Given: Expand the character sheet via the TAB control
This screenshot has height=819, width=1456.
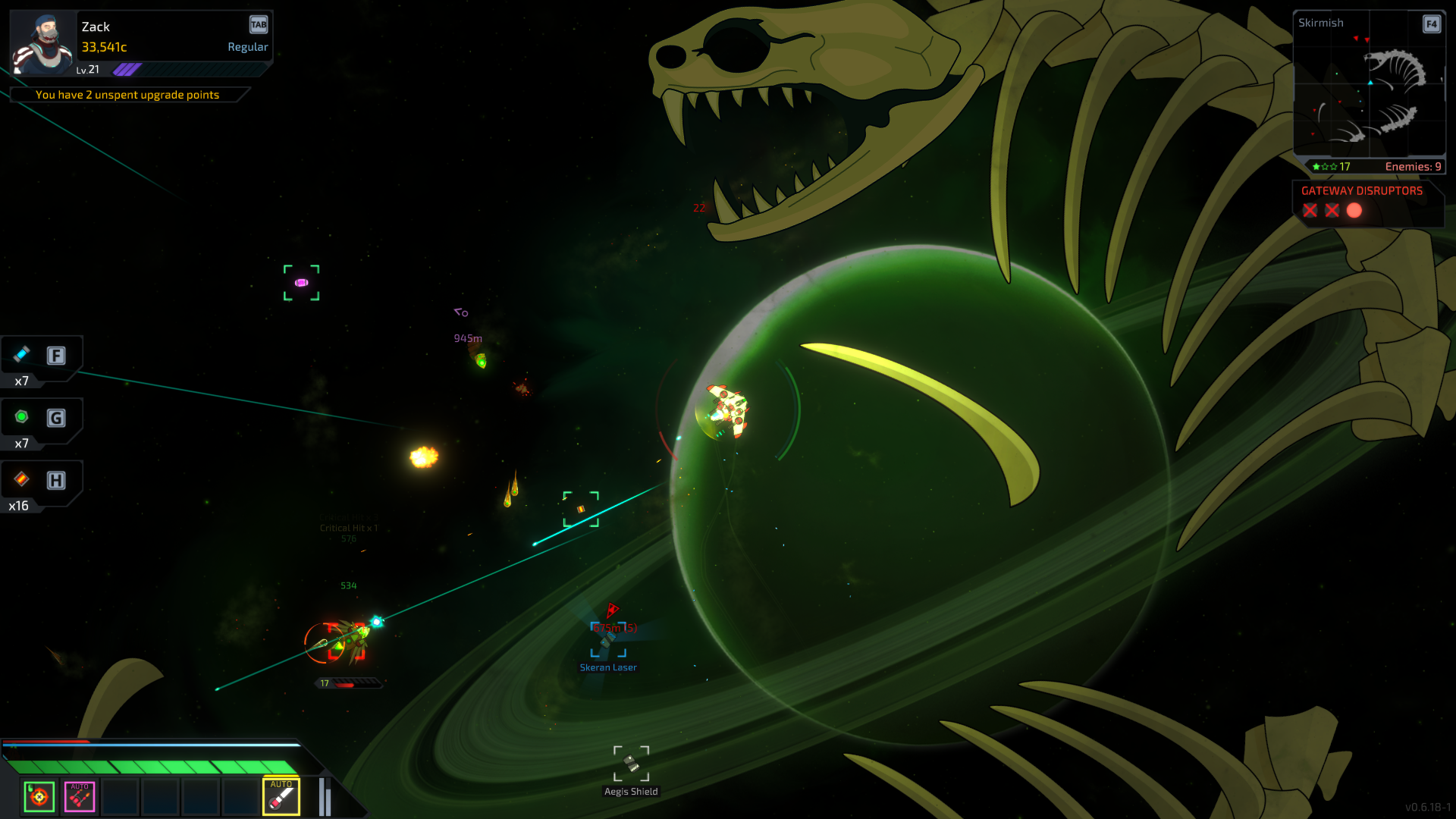Looking at the screenshot, I should coord(258,24).
